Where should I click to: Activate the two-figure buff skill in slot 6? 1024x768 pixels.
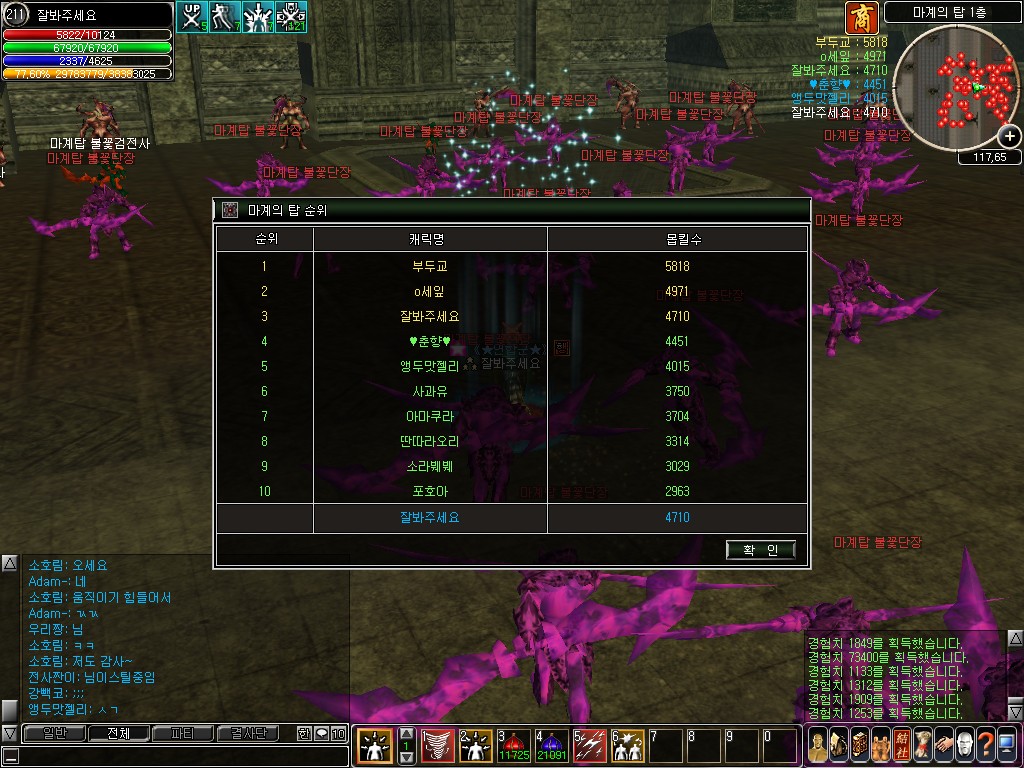[x=627, y=746]
